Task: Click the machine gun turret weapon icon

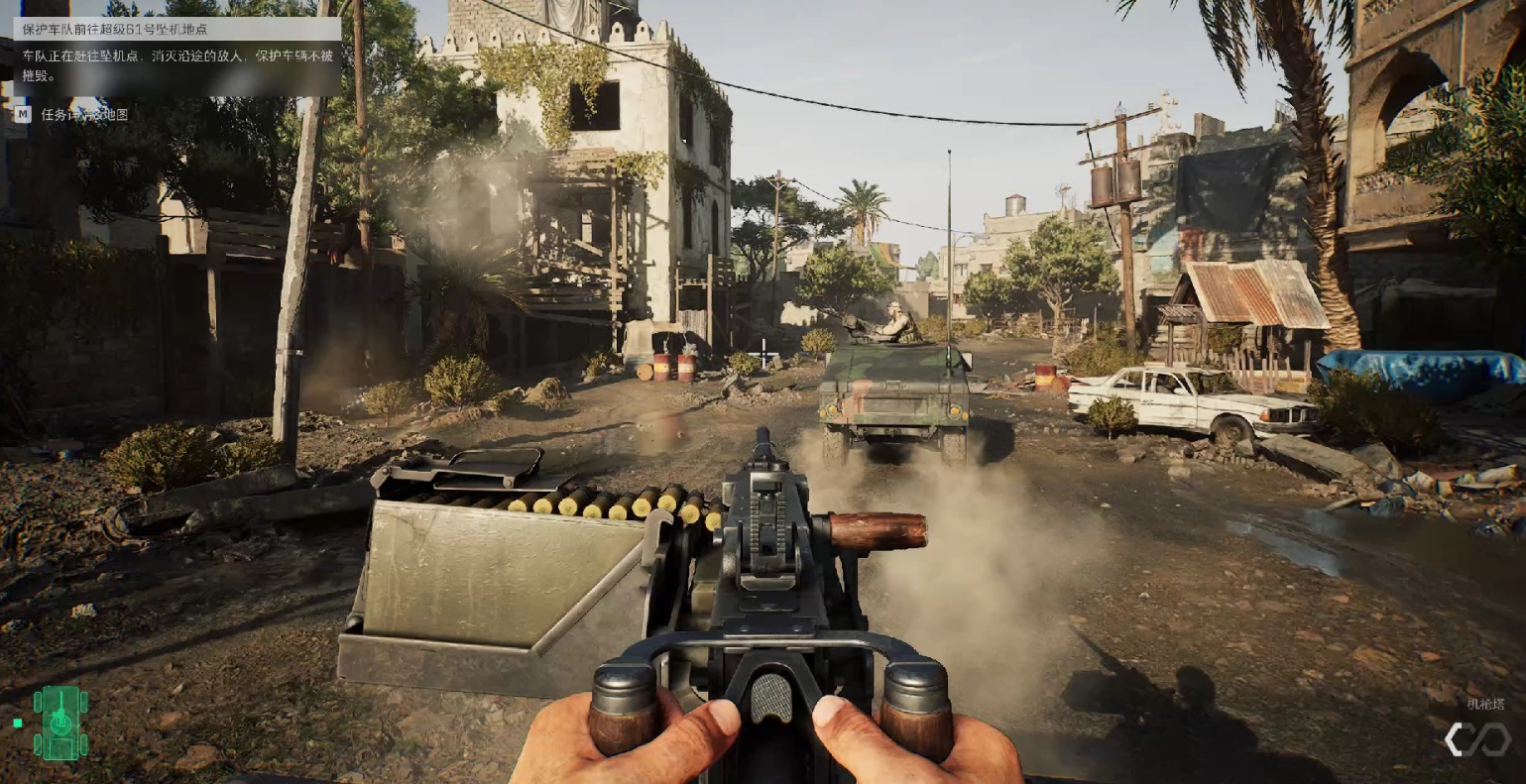Action: tap(1476, 738)
